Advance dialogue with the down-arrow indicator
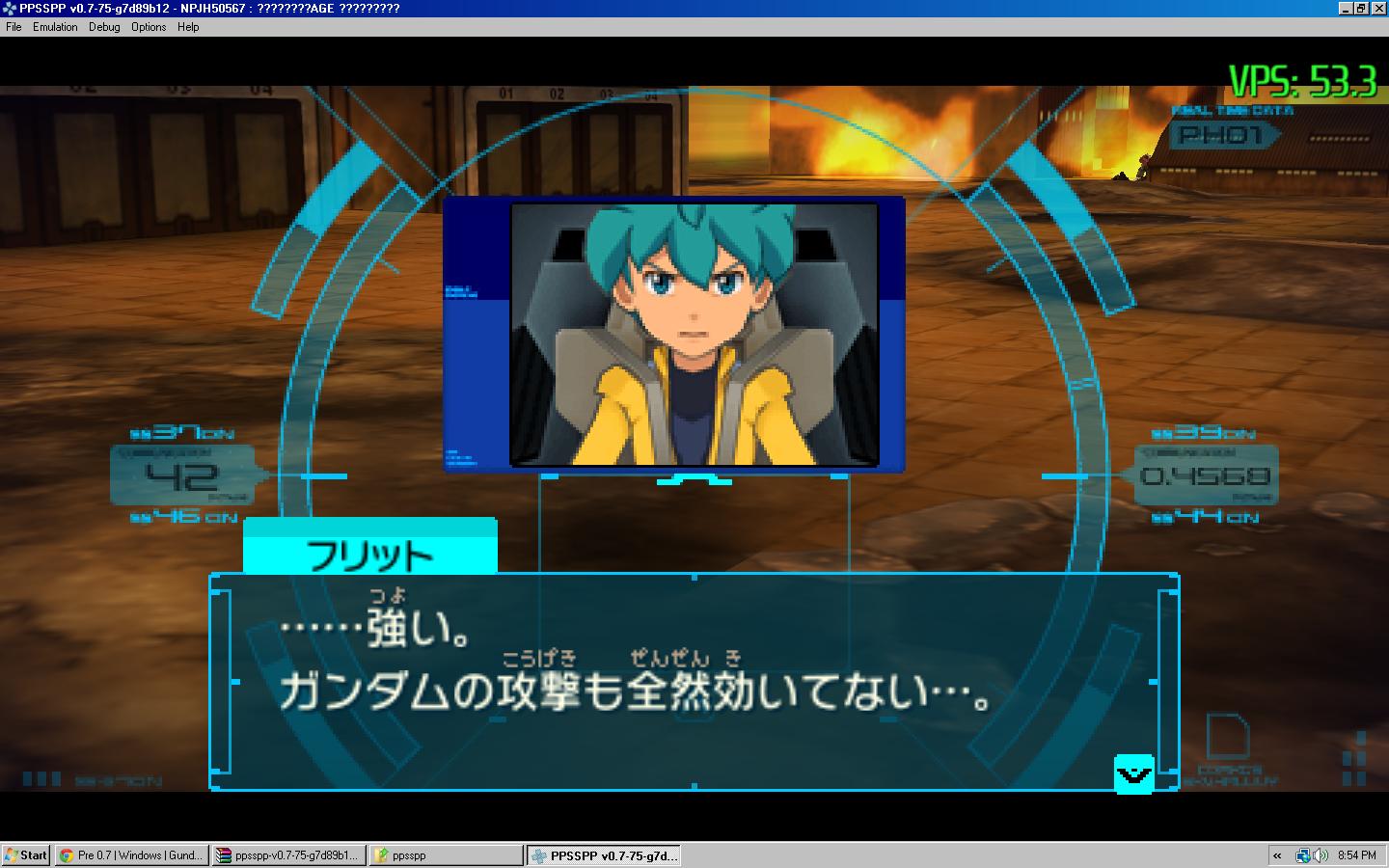 (1133, 773)
